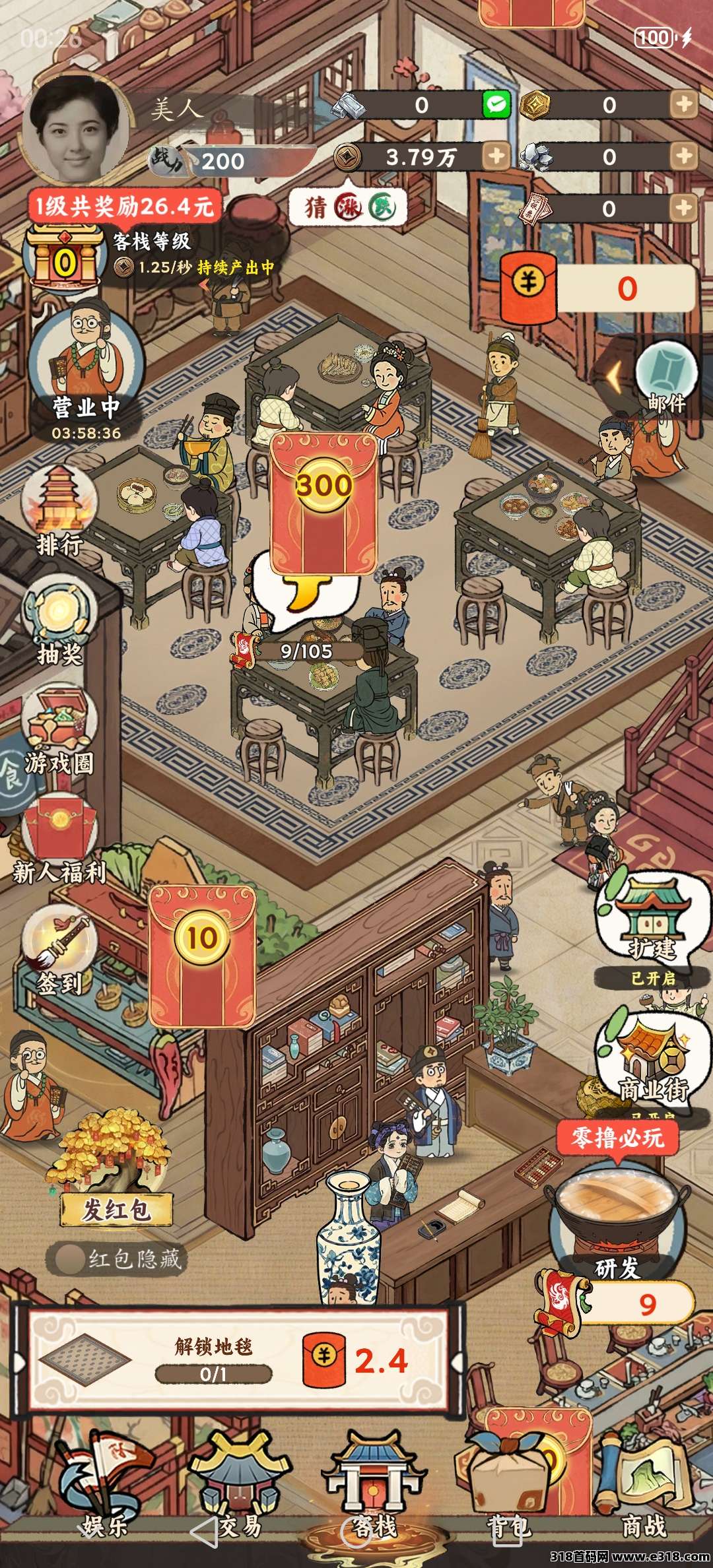This screenshot has height=1568, width=713.
Task: Click the 发红包 send red packet button
Action: point(116,1209)
